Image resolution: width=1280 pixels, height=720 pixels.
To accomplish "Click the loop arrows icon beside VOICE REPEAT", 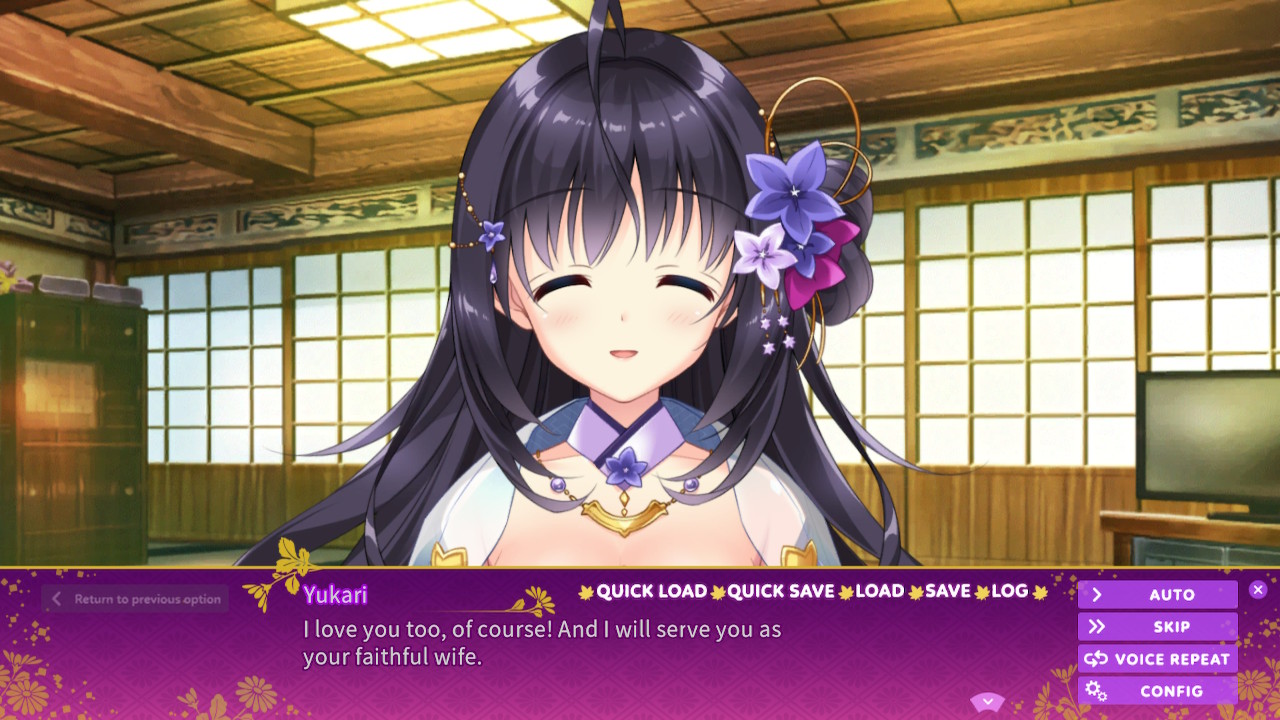I will point(1096,658).
